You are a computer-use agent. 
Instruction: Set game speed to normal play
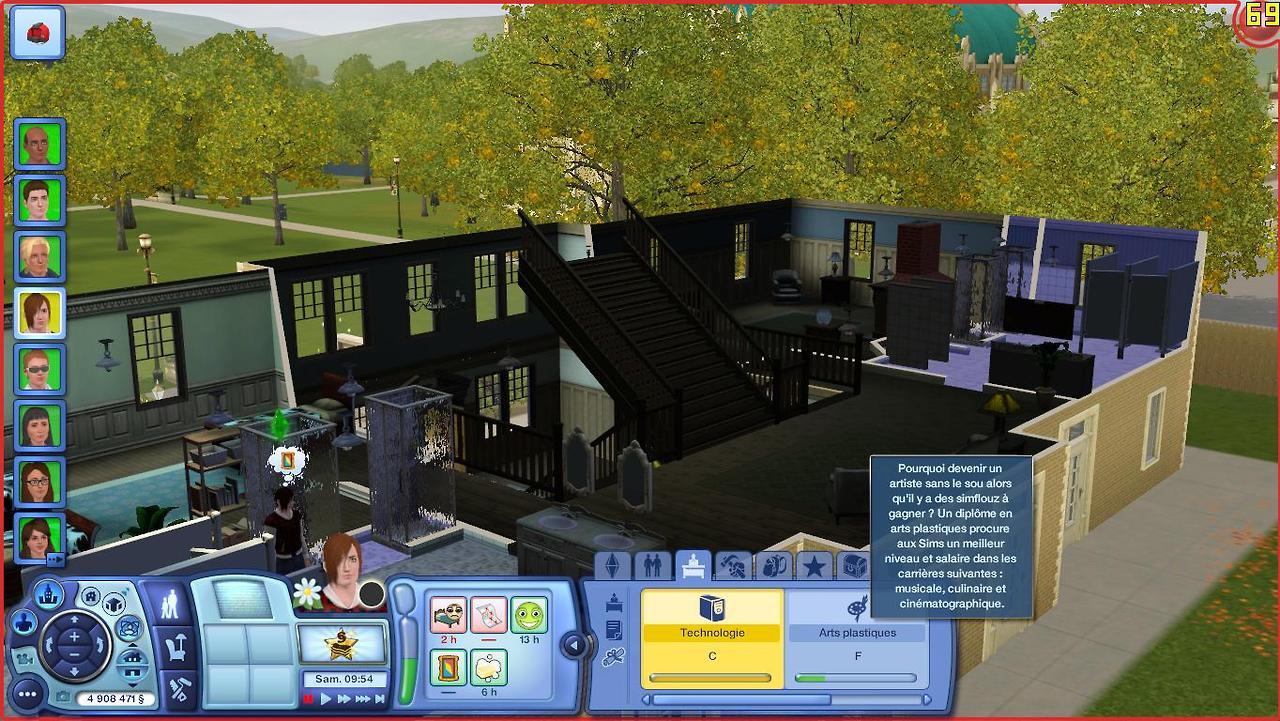point(326,699)
